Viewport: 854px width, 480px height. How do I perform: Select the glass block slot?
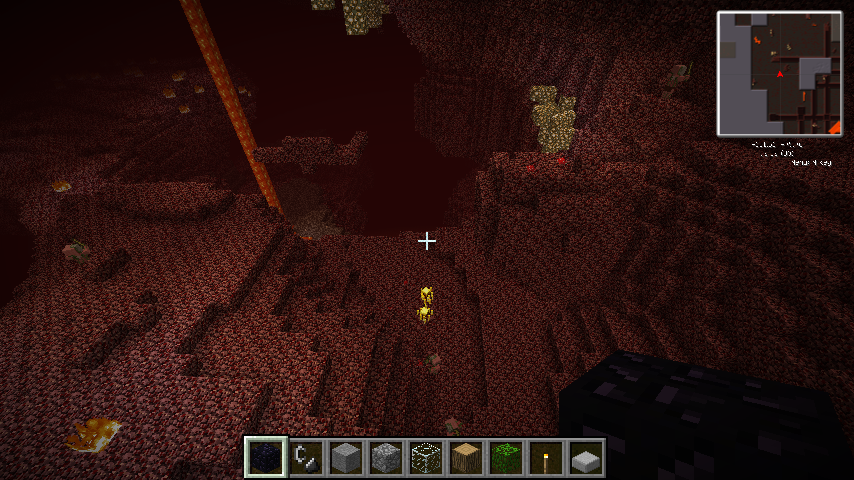point(427,457)
